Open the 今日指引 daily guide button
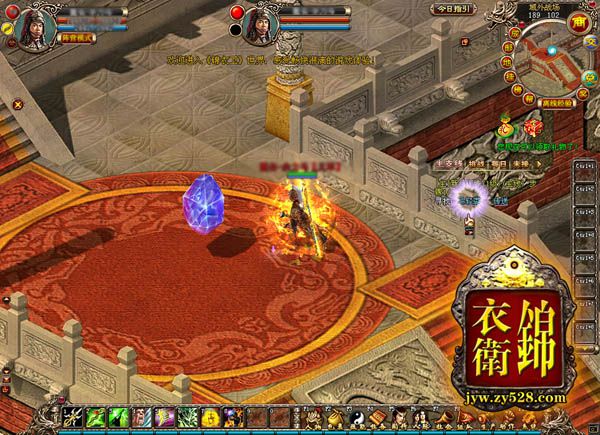Image resolution: width=600 pixels, height=435 pixels. 453,8
